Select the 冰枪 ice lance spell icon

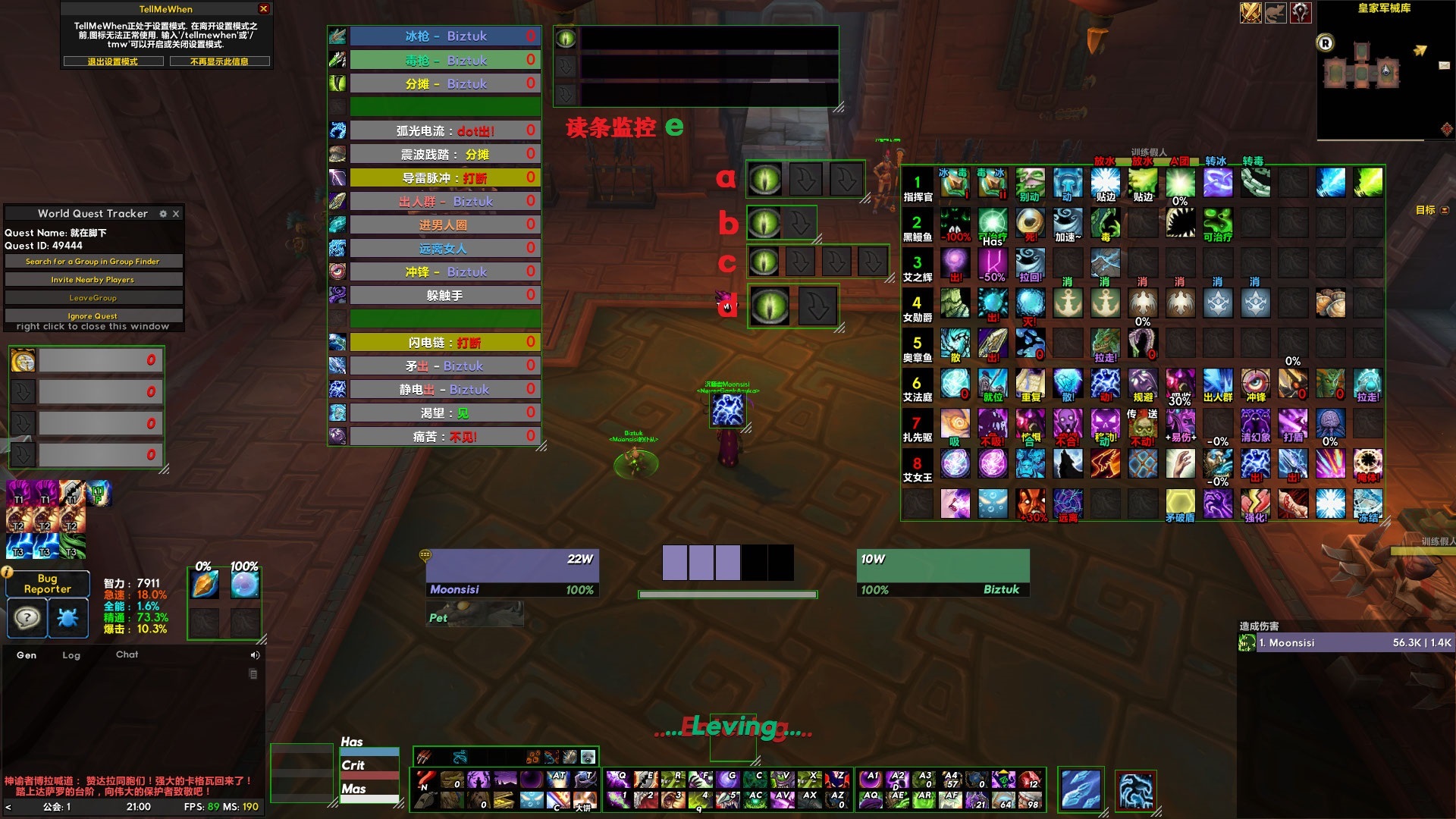tap(336, 36)
